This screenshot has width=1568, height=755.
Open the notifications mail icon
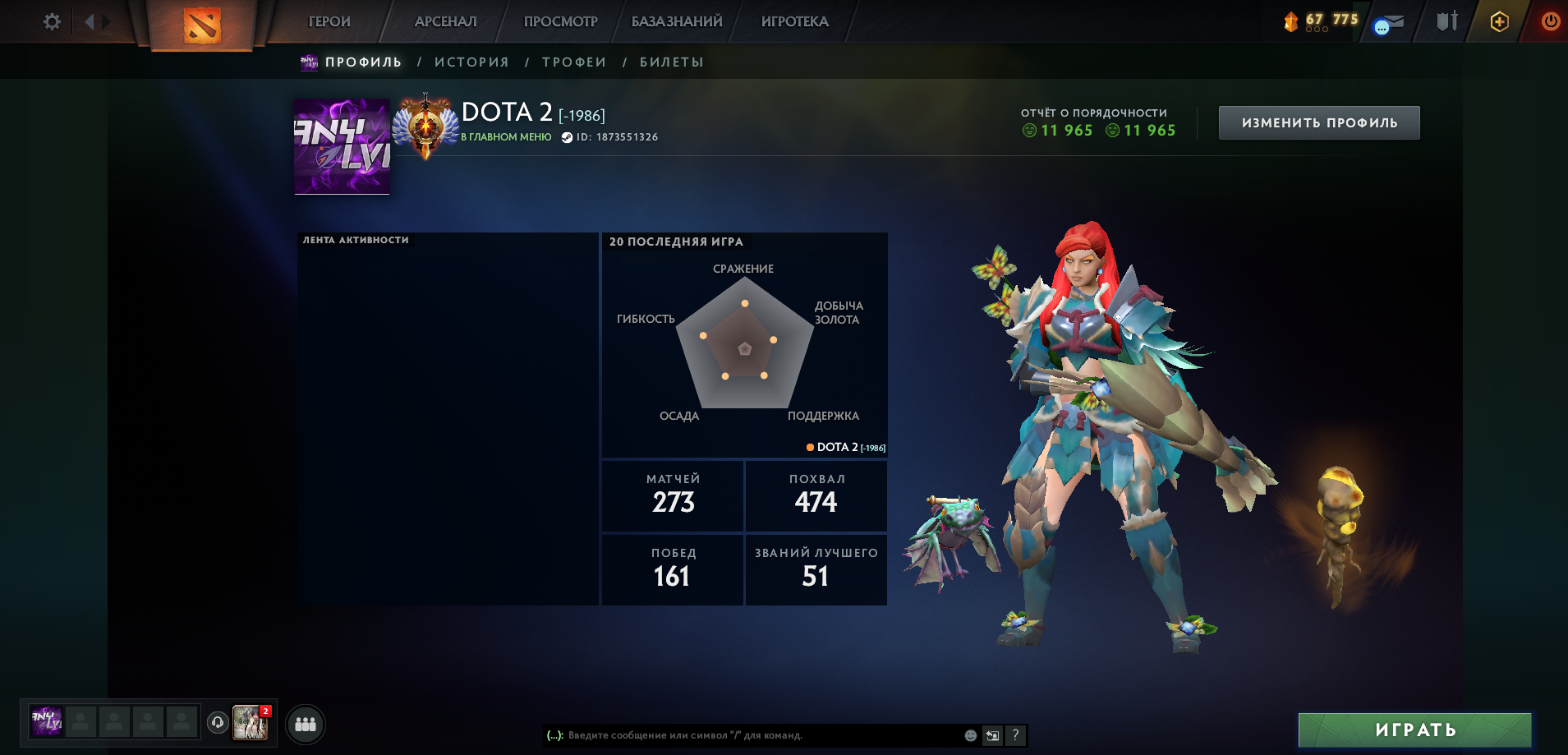pos(1388,22)
